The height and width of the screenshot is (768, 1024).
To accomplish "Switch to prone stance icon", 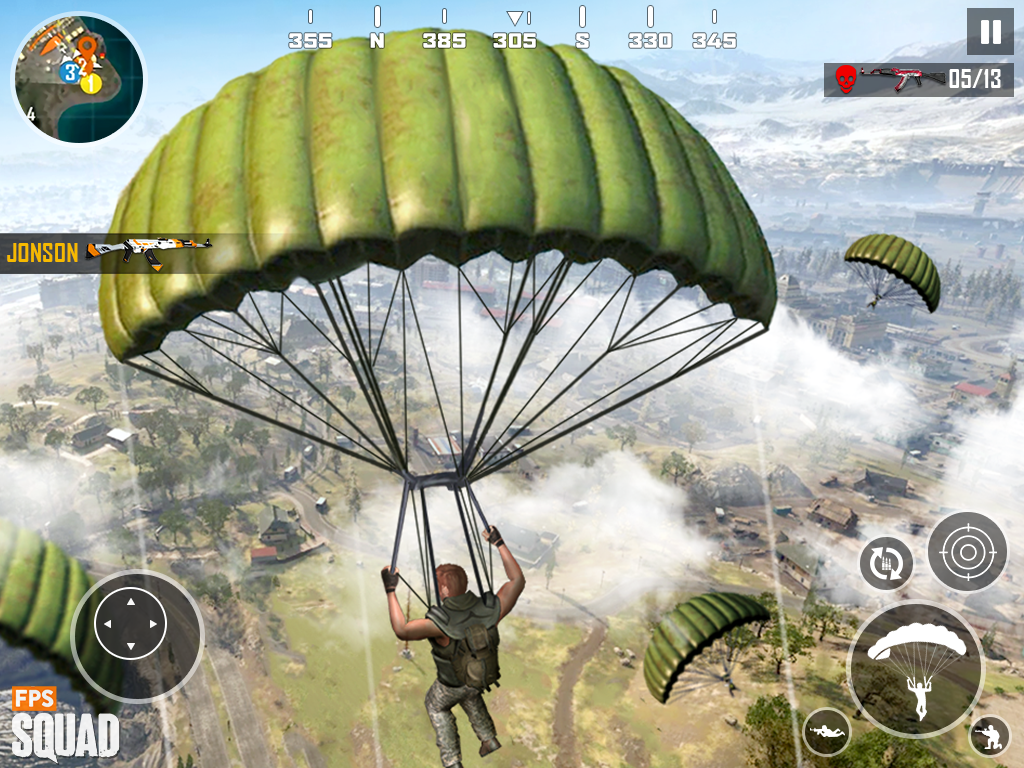I will [827, 732].
